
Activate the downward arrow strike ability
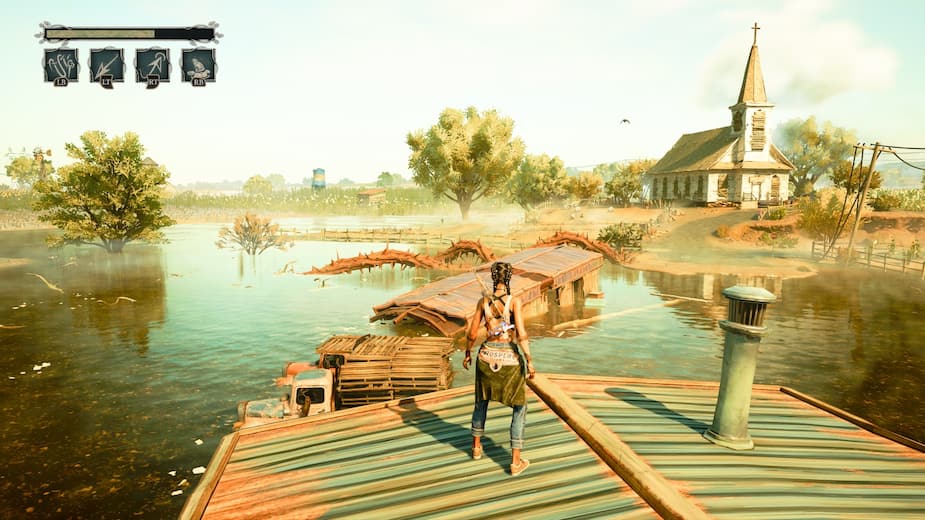[107, 65]
